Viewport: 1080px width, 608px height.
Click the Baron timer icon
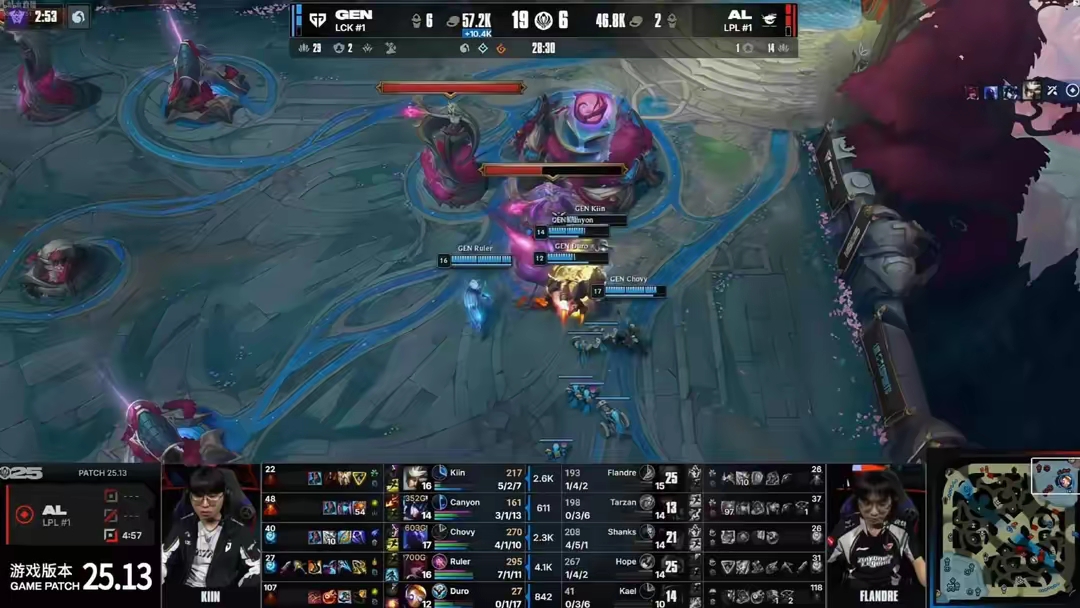point(17,17)
